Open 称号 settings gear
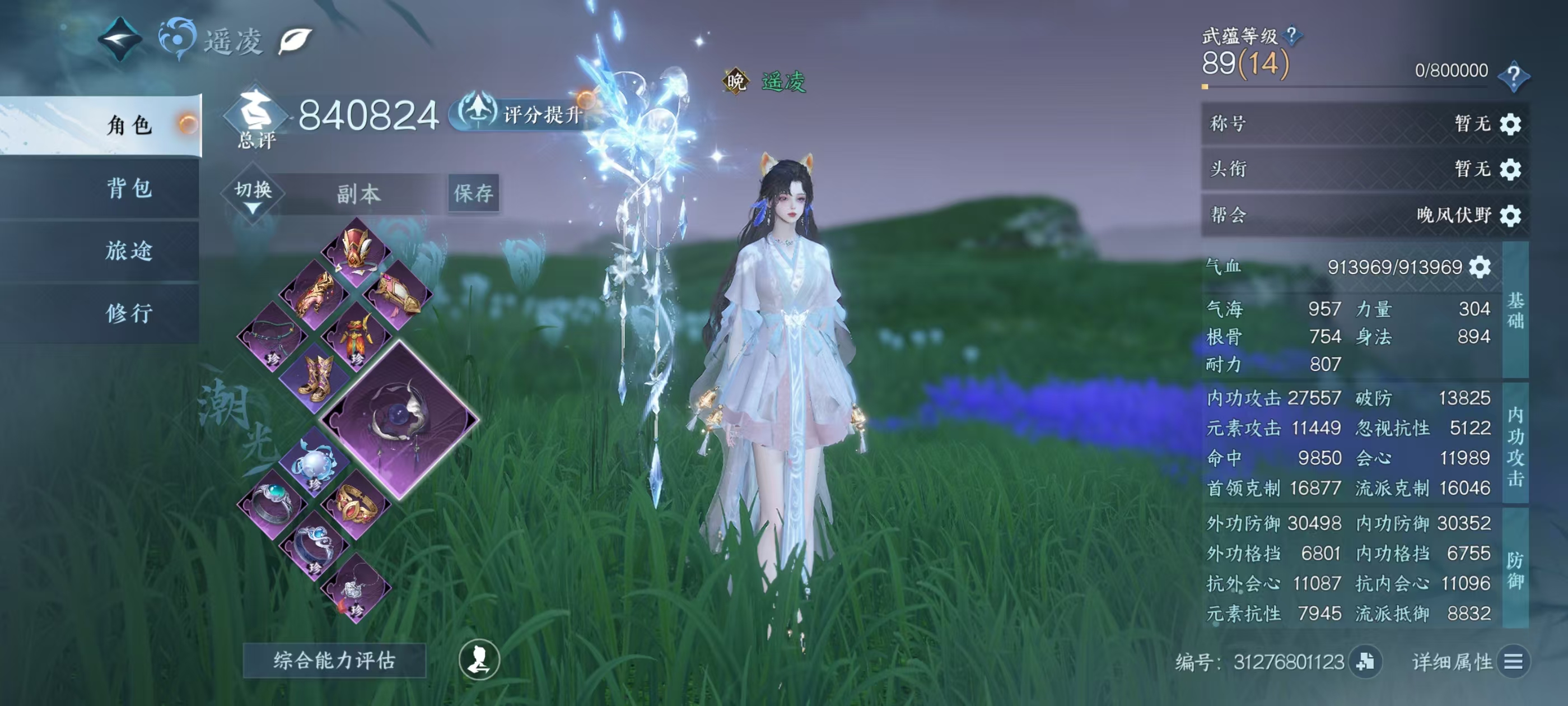The image size is (1568, 706). (1510, 124)
